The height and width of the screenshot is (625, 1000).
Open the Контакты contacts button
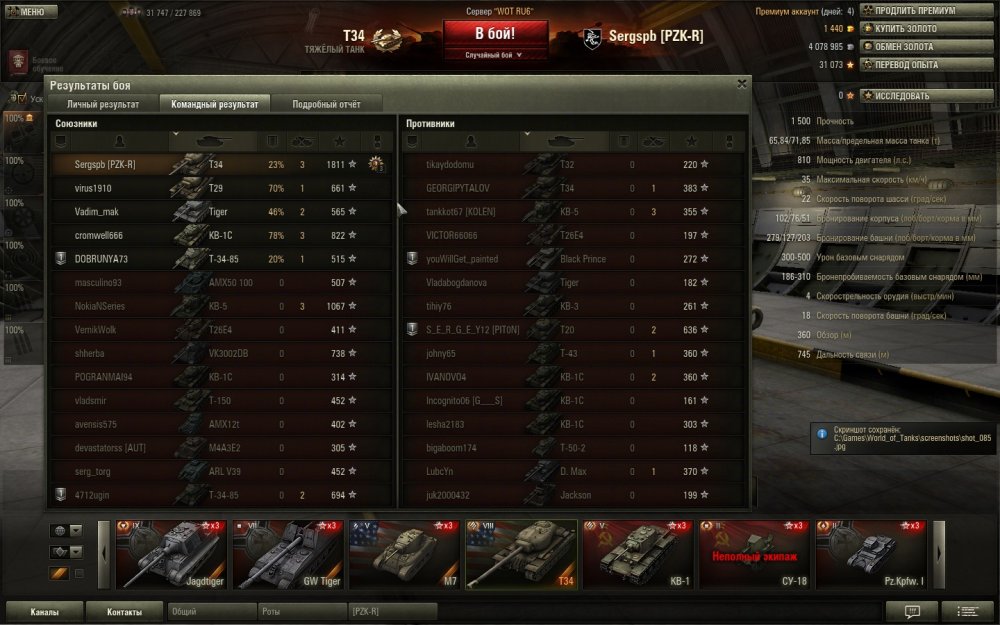124,612
